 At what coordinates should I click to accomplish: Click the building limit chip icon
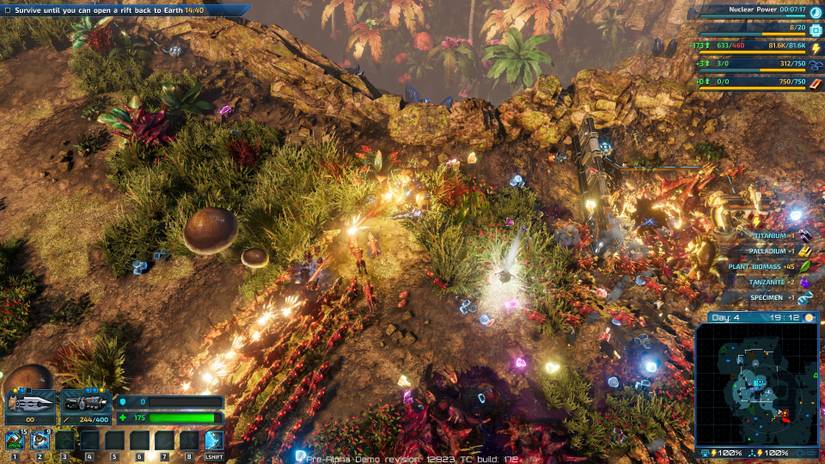[x=815, y=28]
